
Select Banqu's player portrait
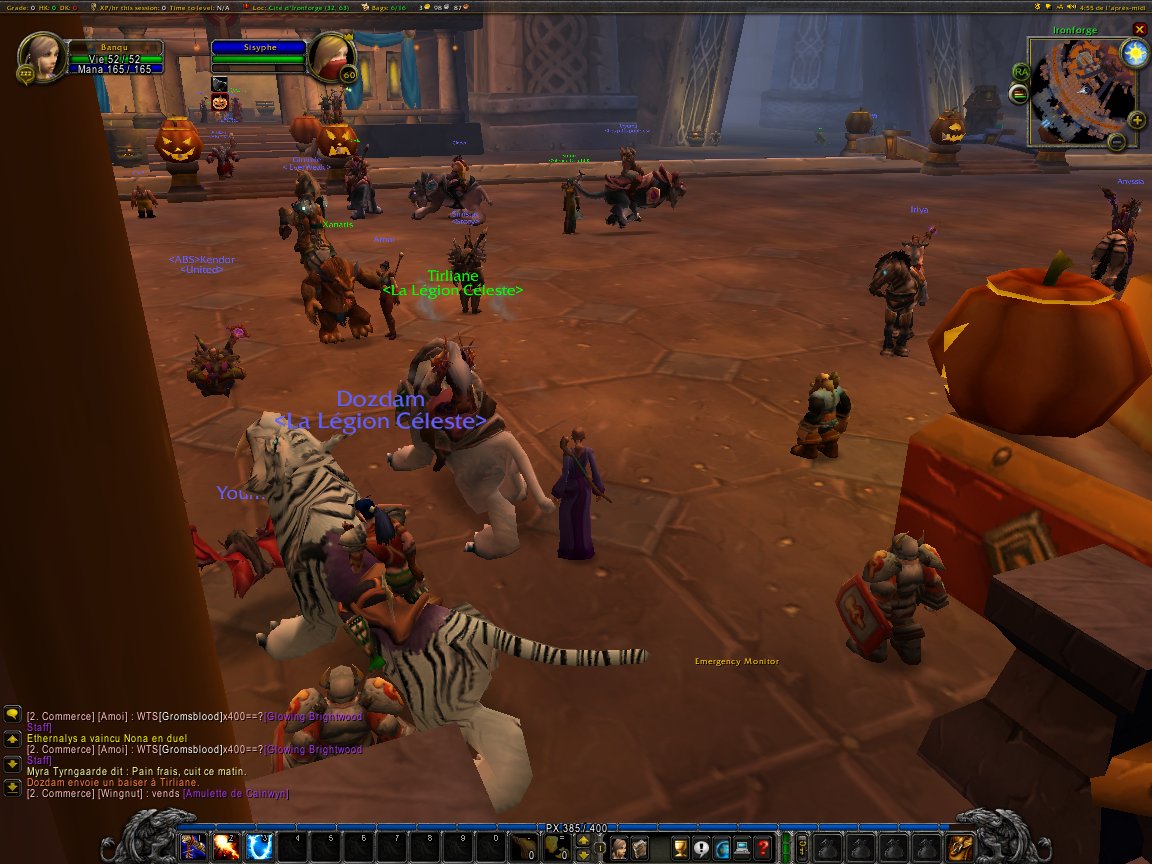(41, 57)
